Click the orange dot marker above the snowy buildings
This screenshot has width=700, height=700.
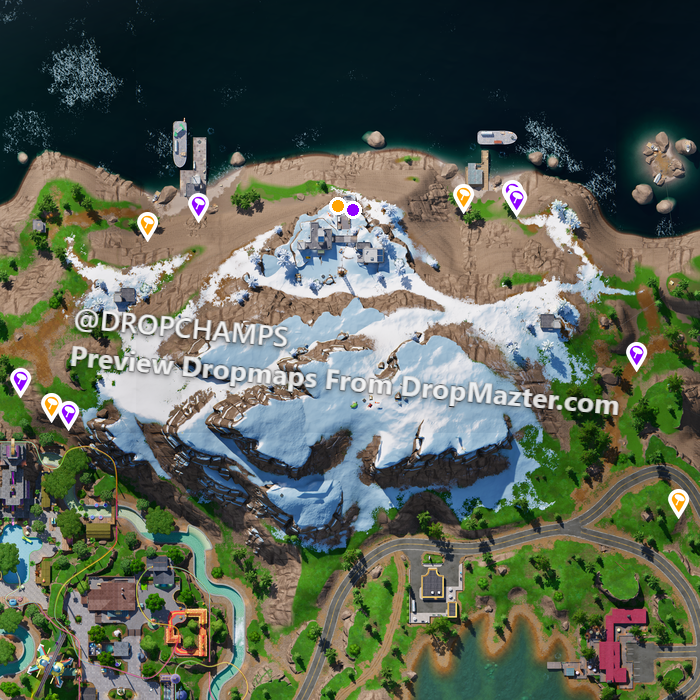tap(338, 206)
